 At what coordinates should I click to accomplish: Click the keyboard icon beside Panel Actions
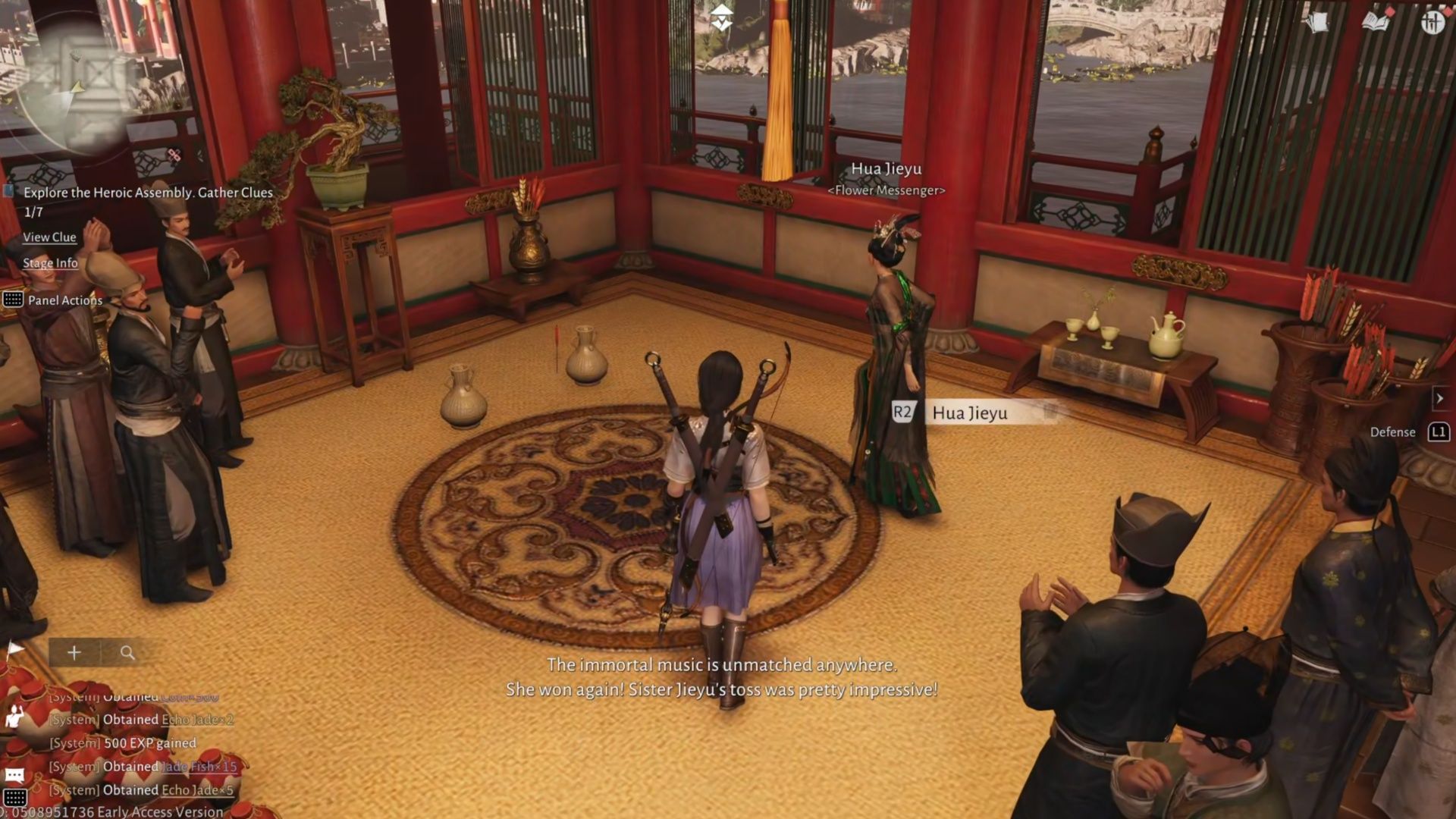tap(13, 300)
